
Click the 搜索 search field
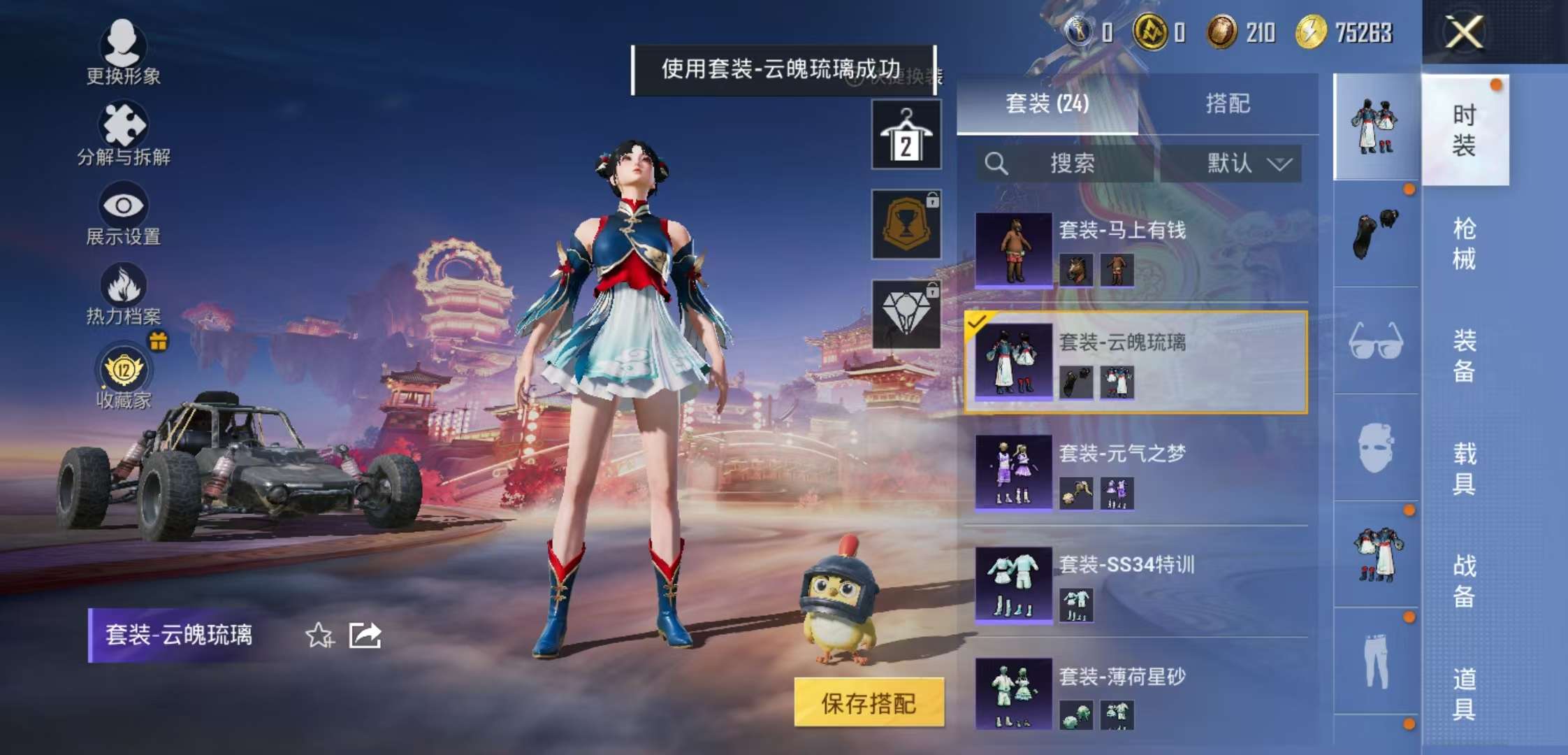(1069, 164)
